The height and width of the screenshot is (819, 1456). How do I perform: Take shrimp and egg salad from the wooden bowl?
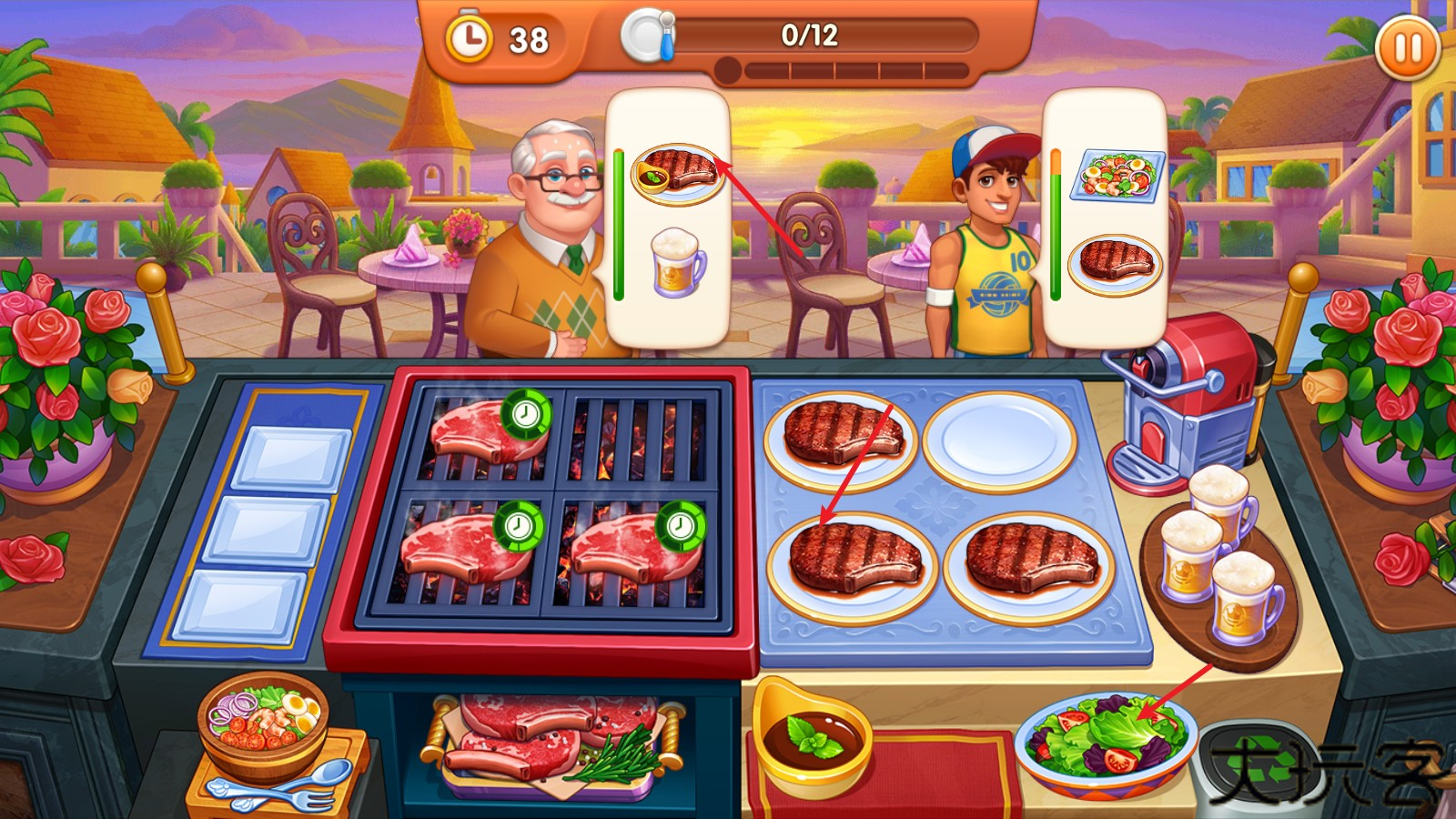click(262, 721)
